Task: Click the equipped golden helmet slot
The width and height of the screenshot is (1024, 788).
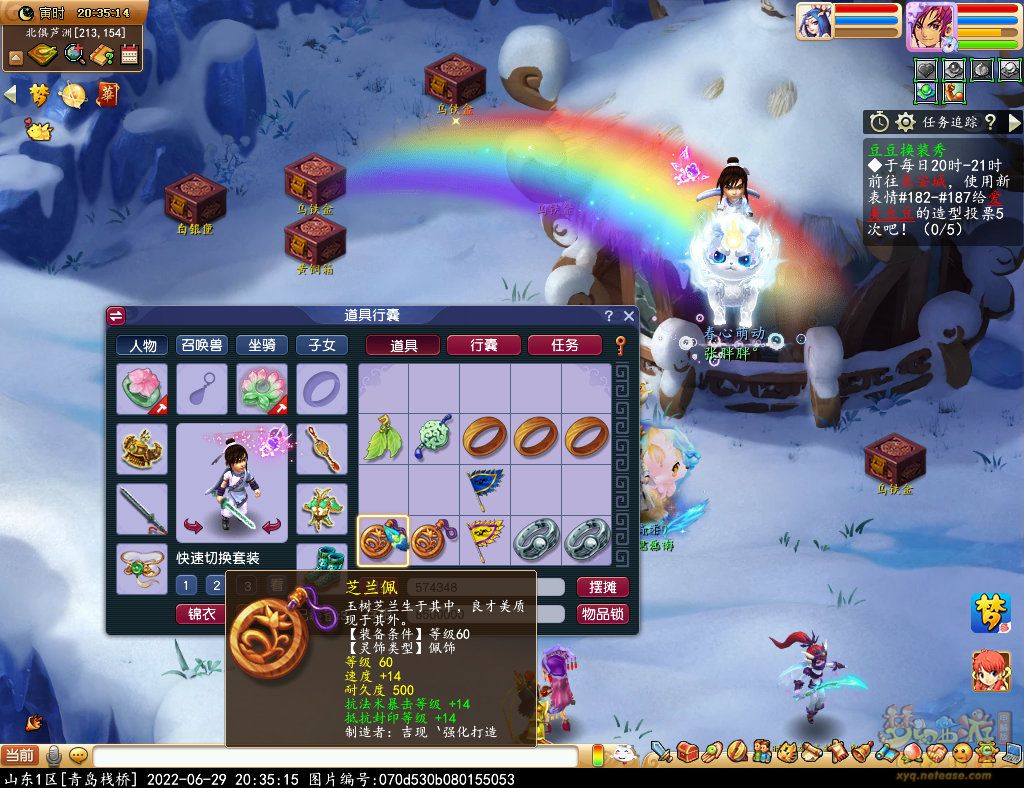Action: [142, 448]
